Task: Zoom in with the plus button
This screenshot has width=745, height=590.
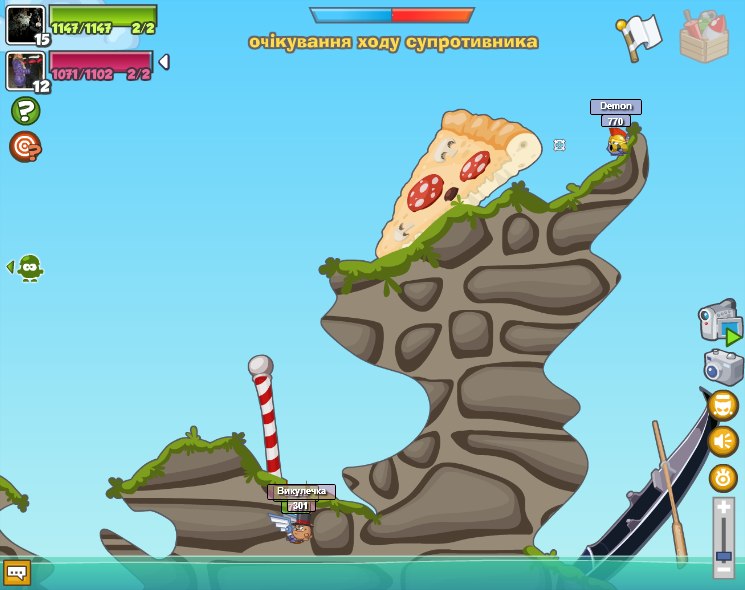Action: click(724, 508)
